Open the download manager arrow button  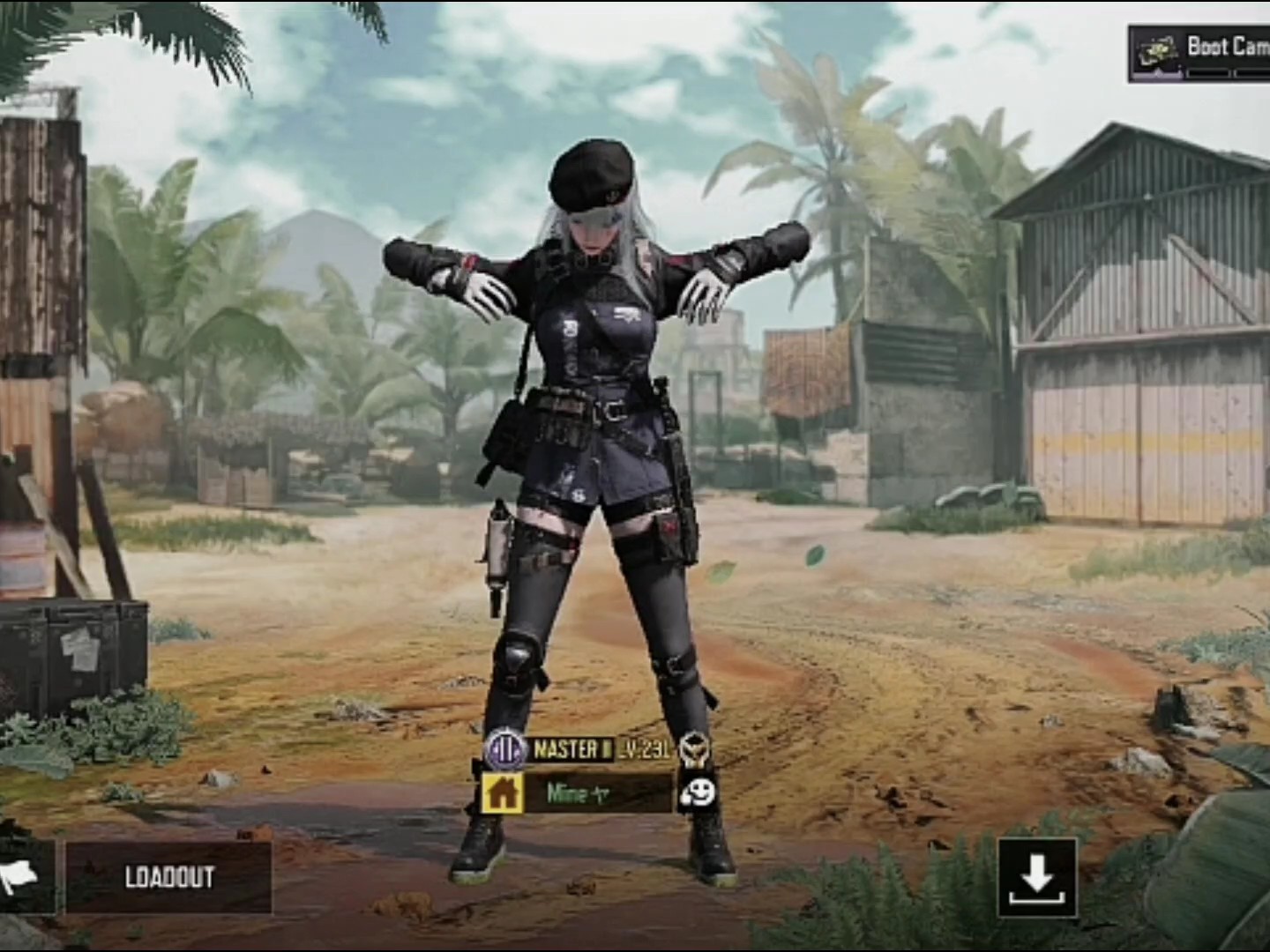point(1037,877)
